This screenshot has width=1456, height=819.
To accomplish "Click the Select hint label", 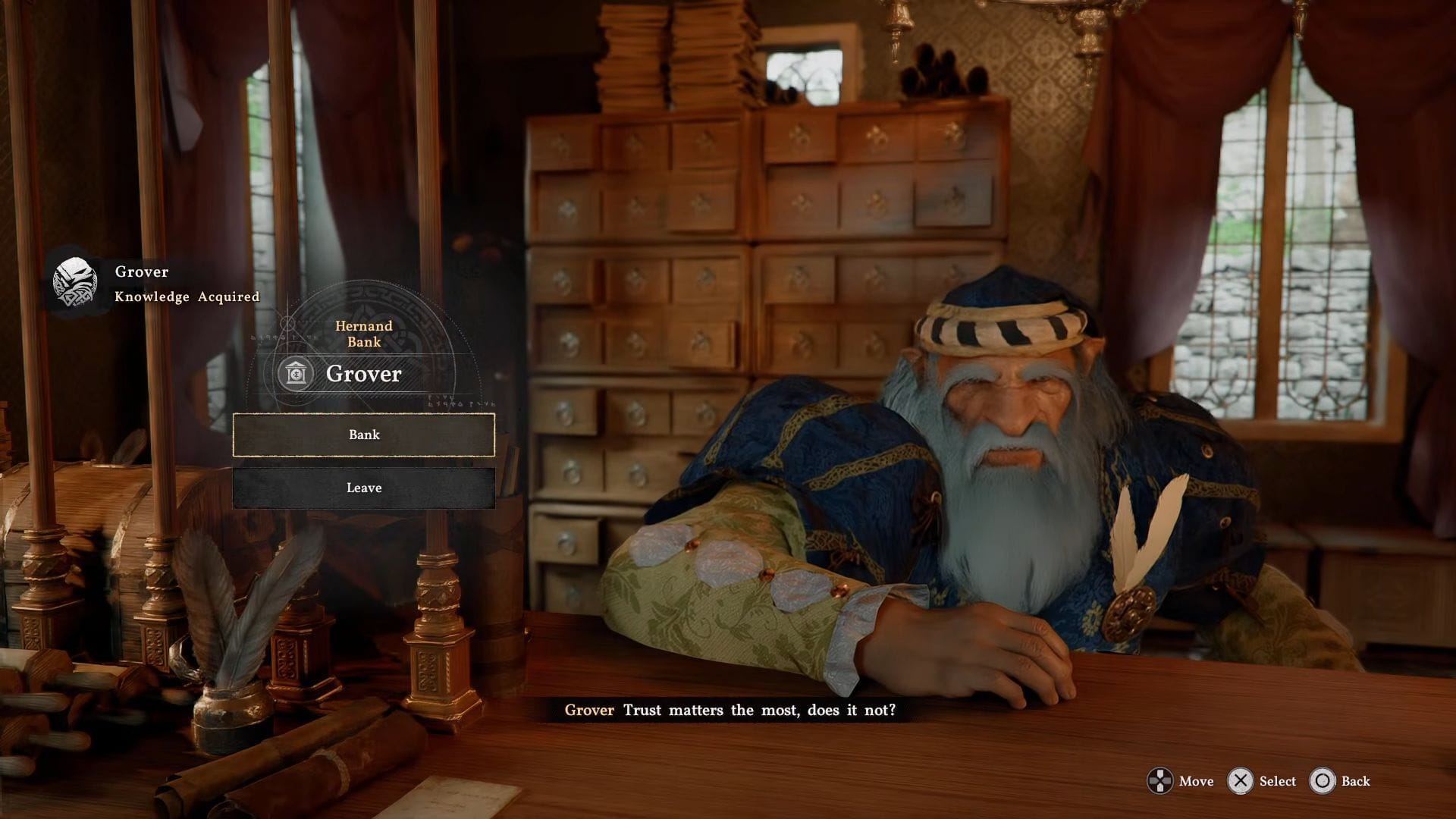I will (x=1277, y=781).
